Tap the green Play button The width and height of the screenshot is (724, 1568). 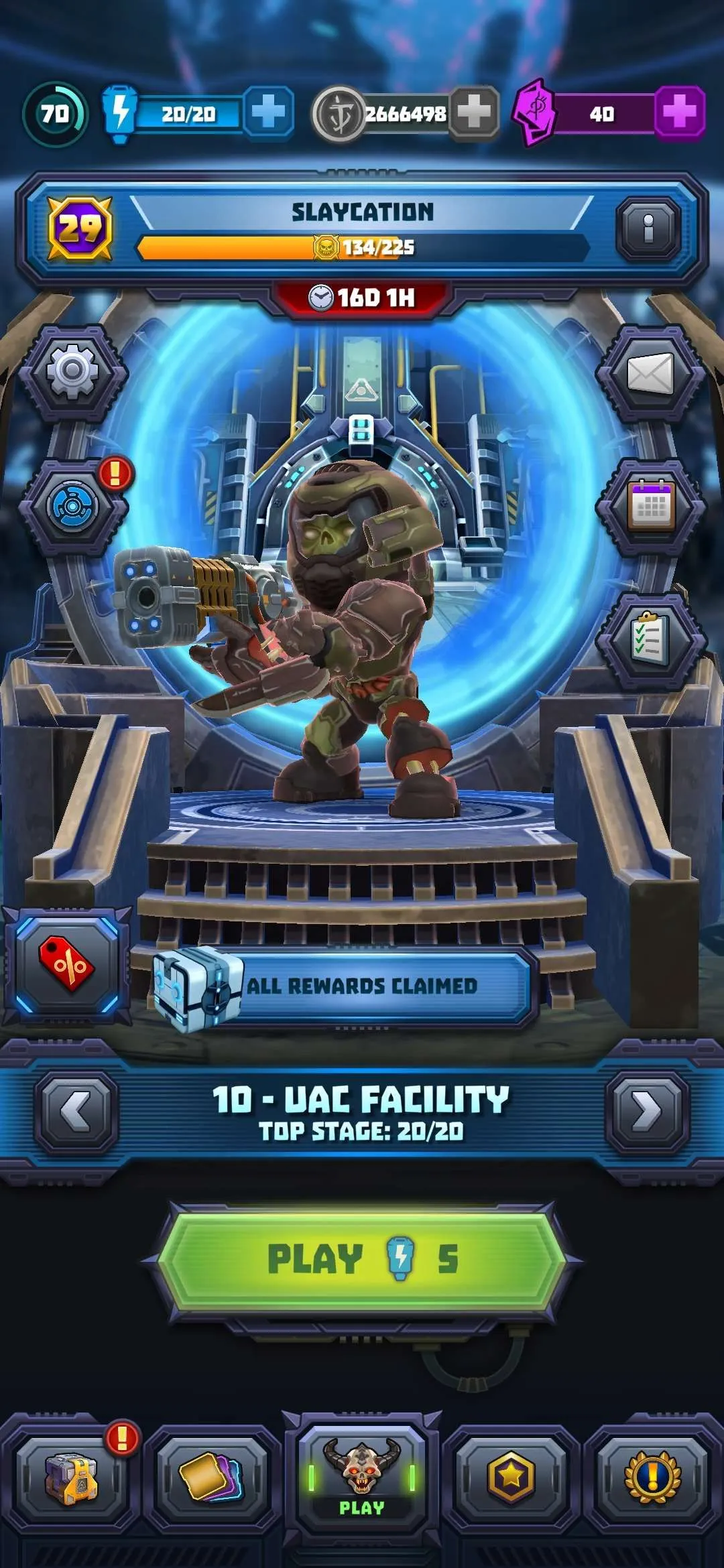tap(362, 1258)
